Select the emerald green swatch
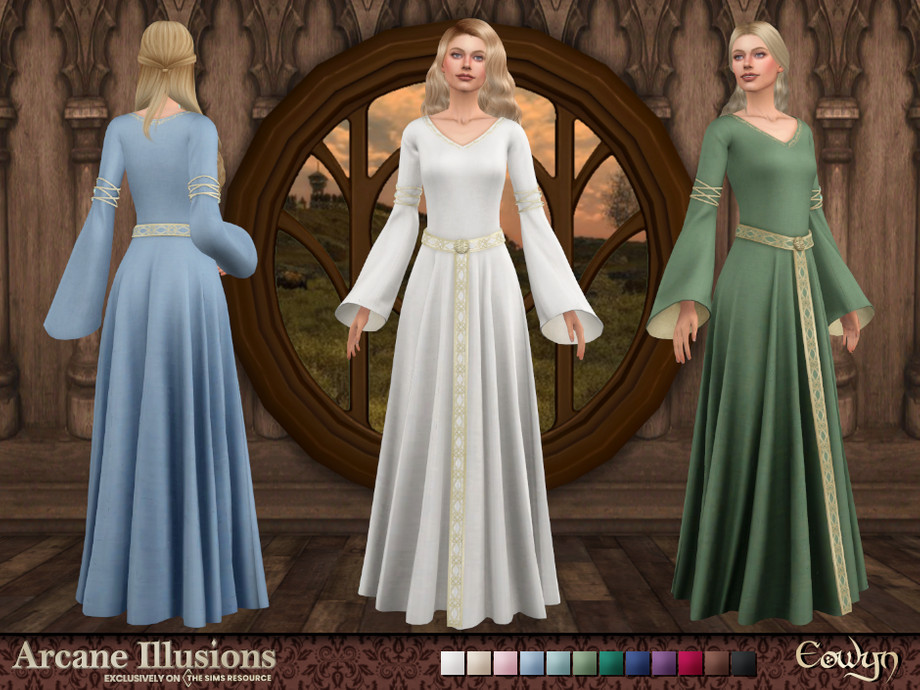The image size is (920, 690). [x=611, y=664]
